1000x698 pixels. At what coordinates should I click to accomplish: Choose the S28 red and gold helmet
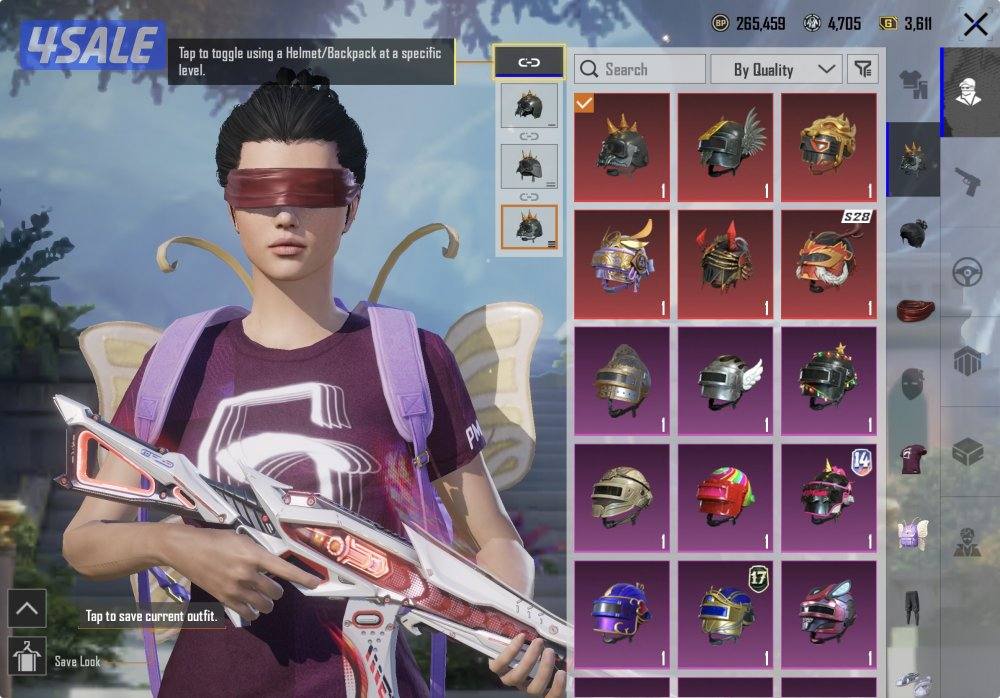click(828, 264)
